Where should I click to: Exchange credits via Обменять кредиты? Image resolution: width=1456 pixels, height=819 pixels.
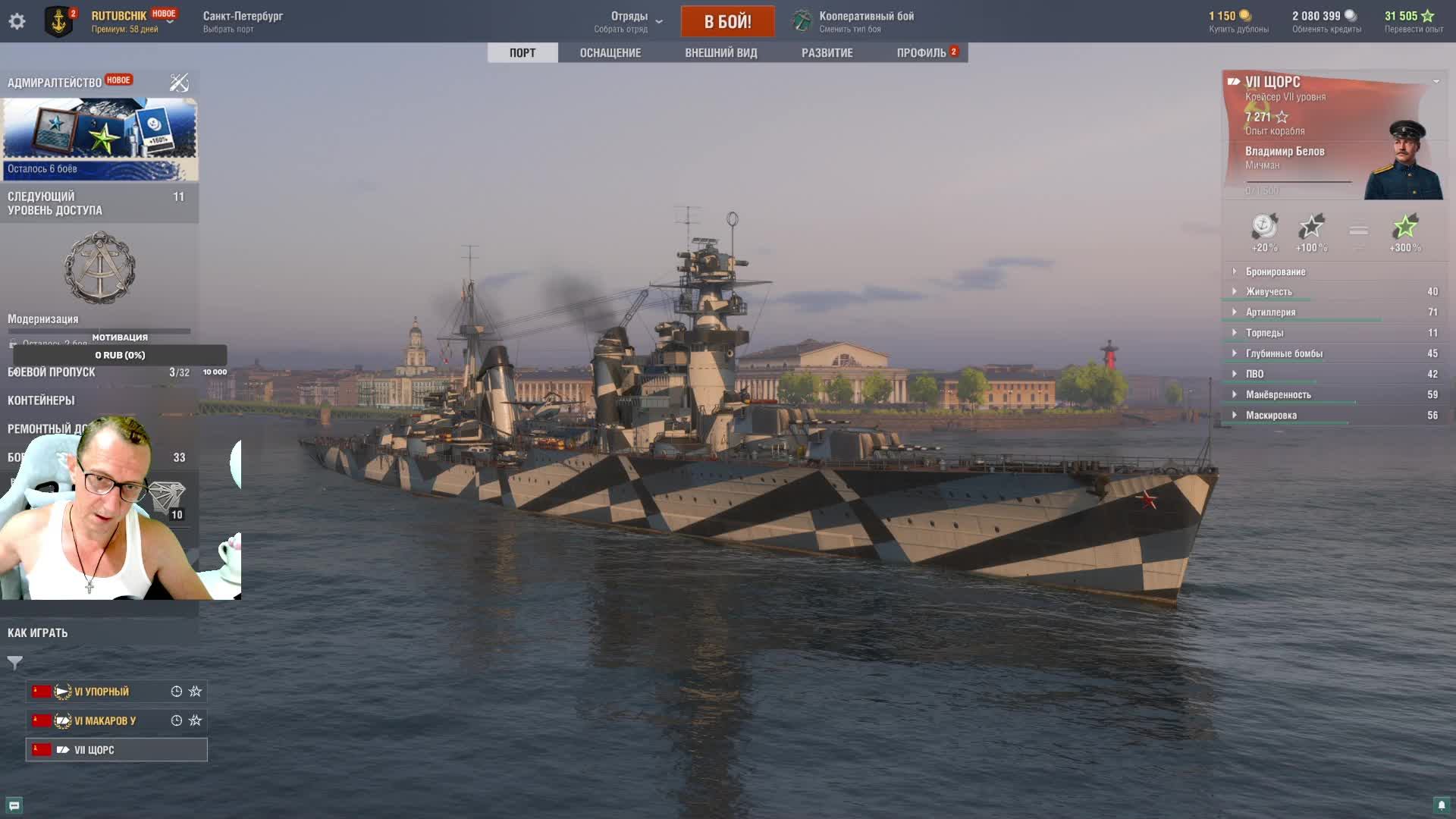1326,21
